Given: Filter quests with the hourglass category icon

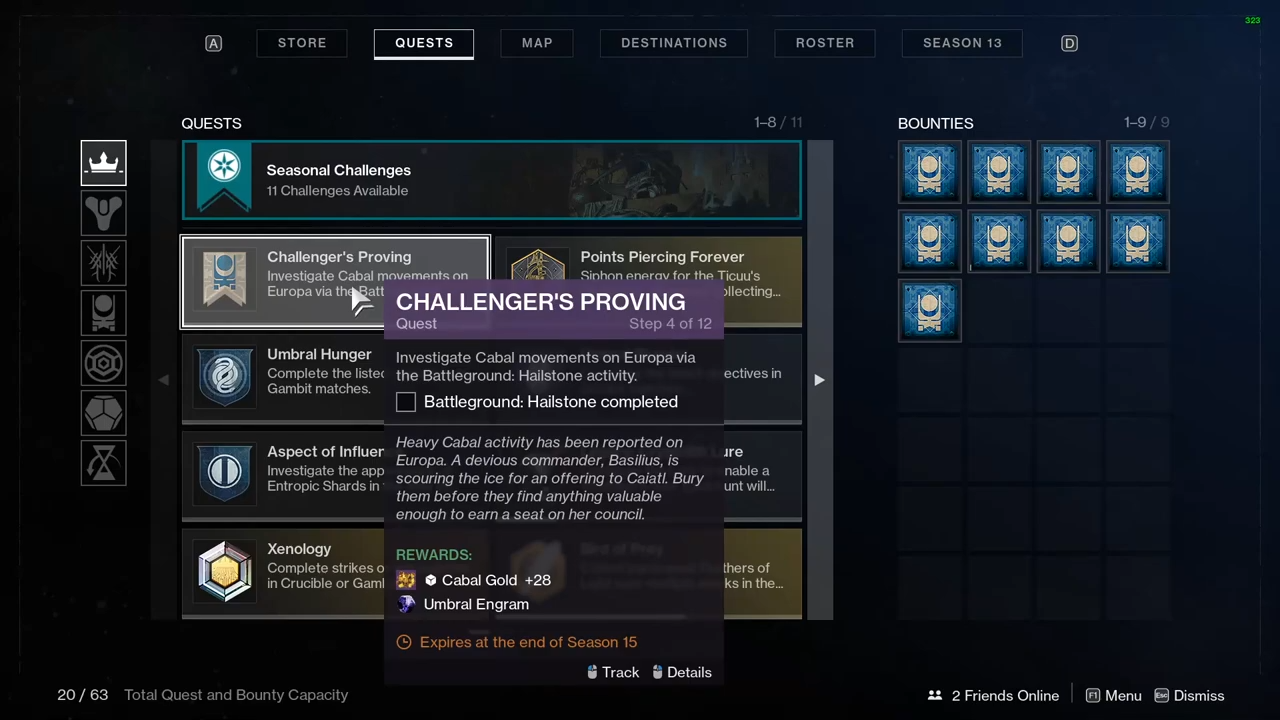Looking at the screenshot, I should (x=104, y=463).
